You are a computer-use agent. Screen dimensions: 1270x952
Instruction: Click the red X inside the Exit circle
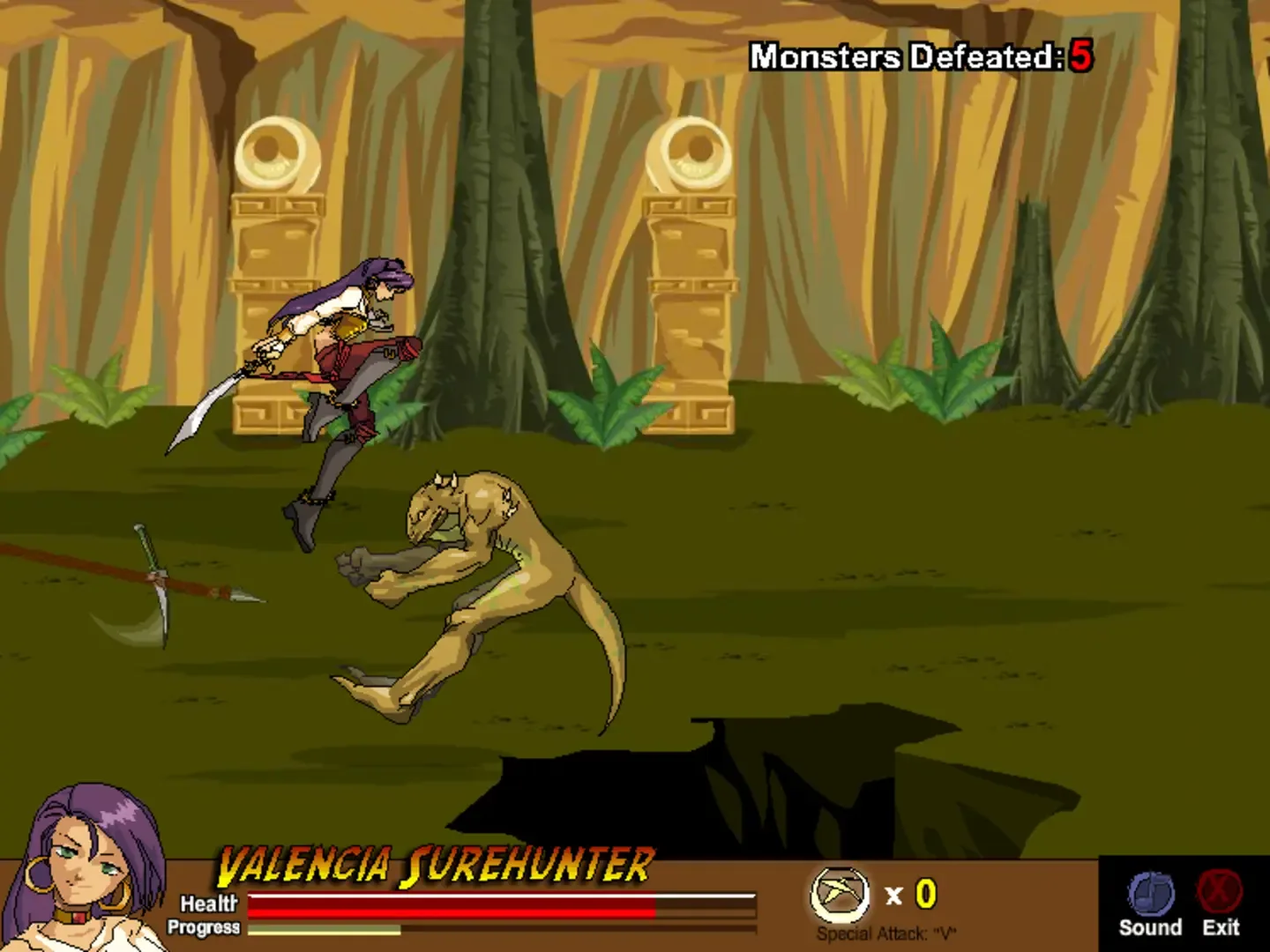(x=1218, y=892)
